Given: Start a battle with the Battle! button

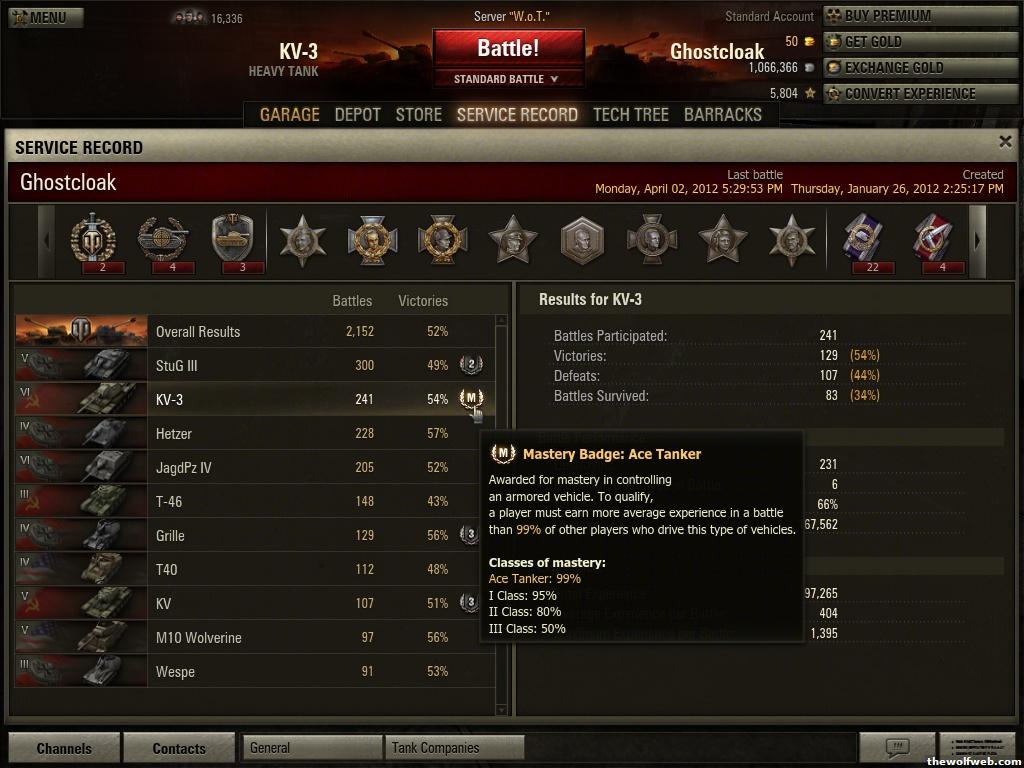Looking at the screenshot, I should [508, 48].
